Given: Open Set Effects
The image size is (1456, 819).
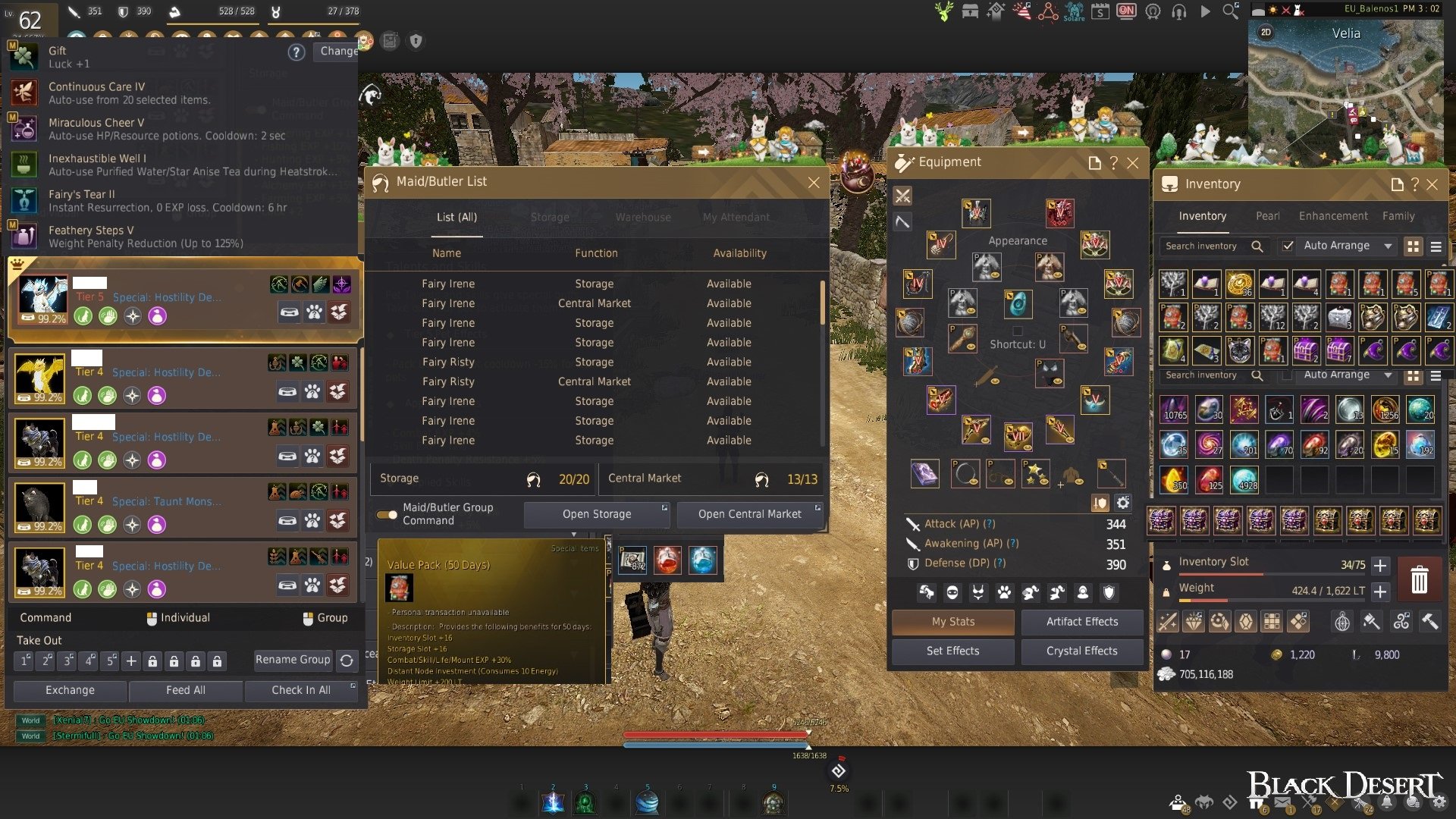Looking at the screenshot, I should pos(953,651).
